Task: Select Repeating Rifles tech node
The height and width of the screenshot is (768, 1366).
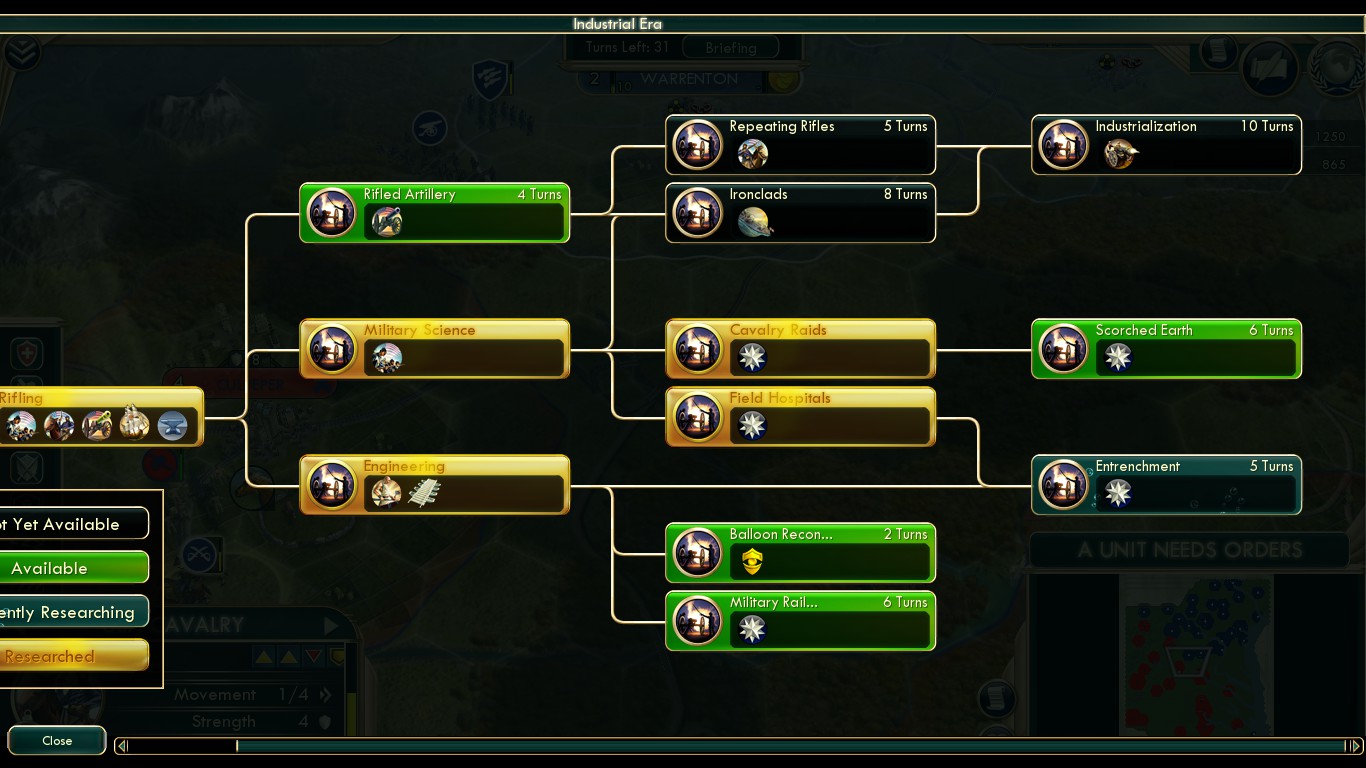Action: point(800,145)
